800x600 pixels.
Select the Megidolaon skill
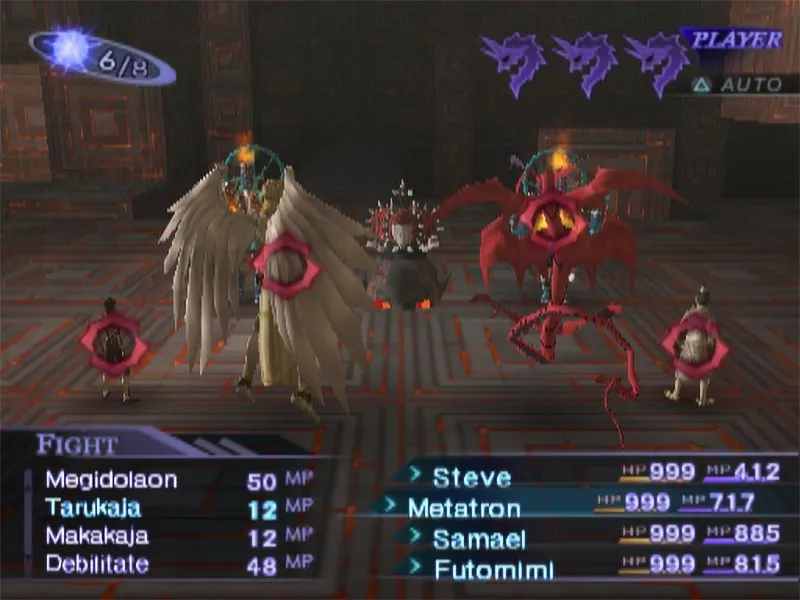point(111,480)
